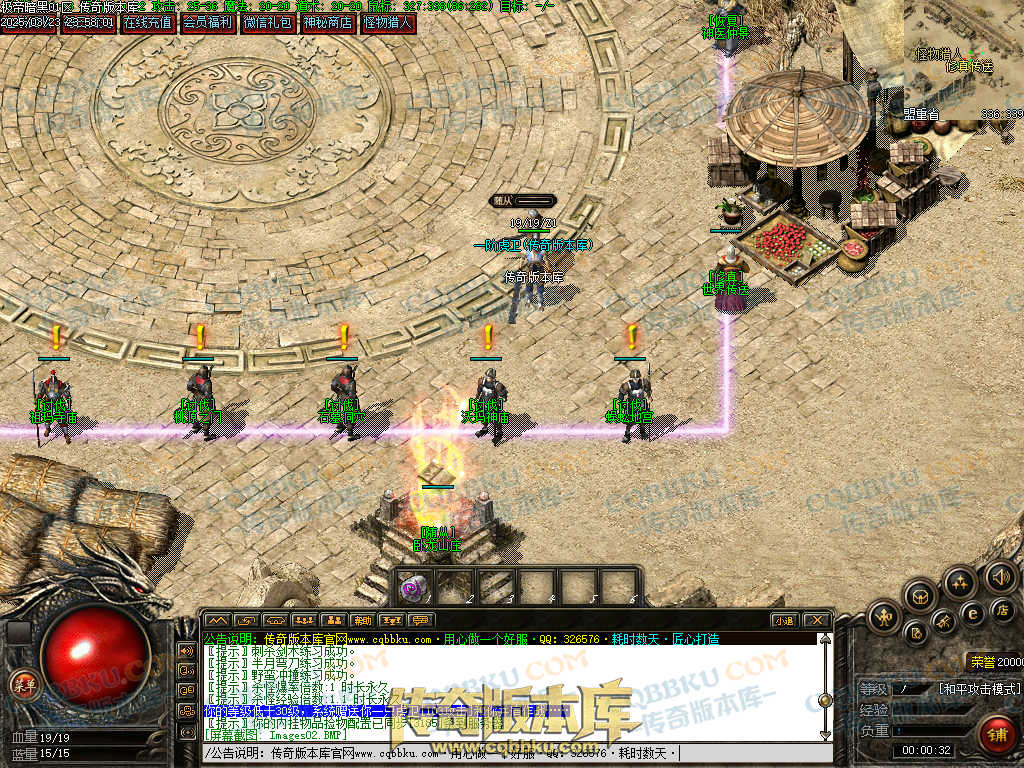
Task: Open the bag chest round icon
Action: pos(920,596)
